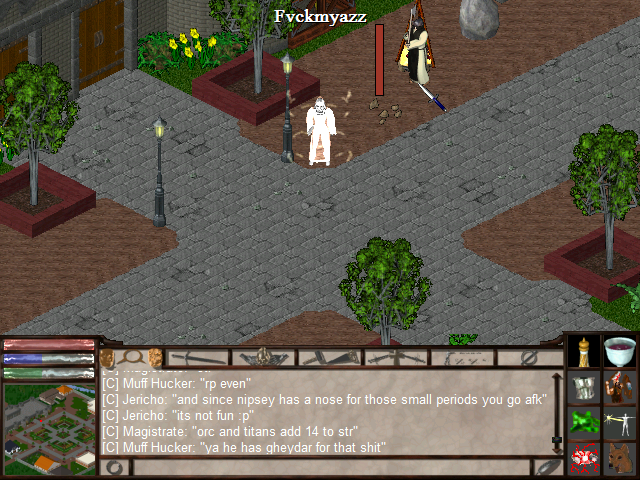Activate the green slime icon
640x480 pixels.
point(584,421)
